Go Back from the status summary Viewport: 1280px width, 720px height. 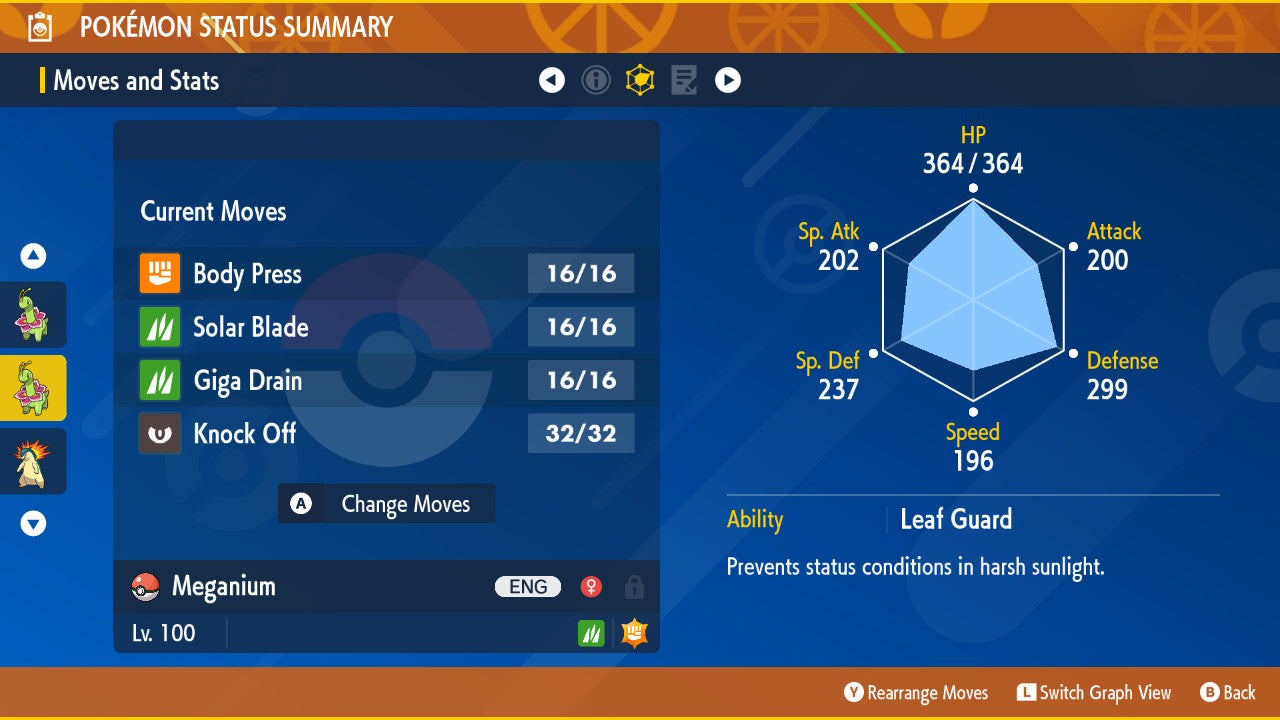pos(1228,693)
